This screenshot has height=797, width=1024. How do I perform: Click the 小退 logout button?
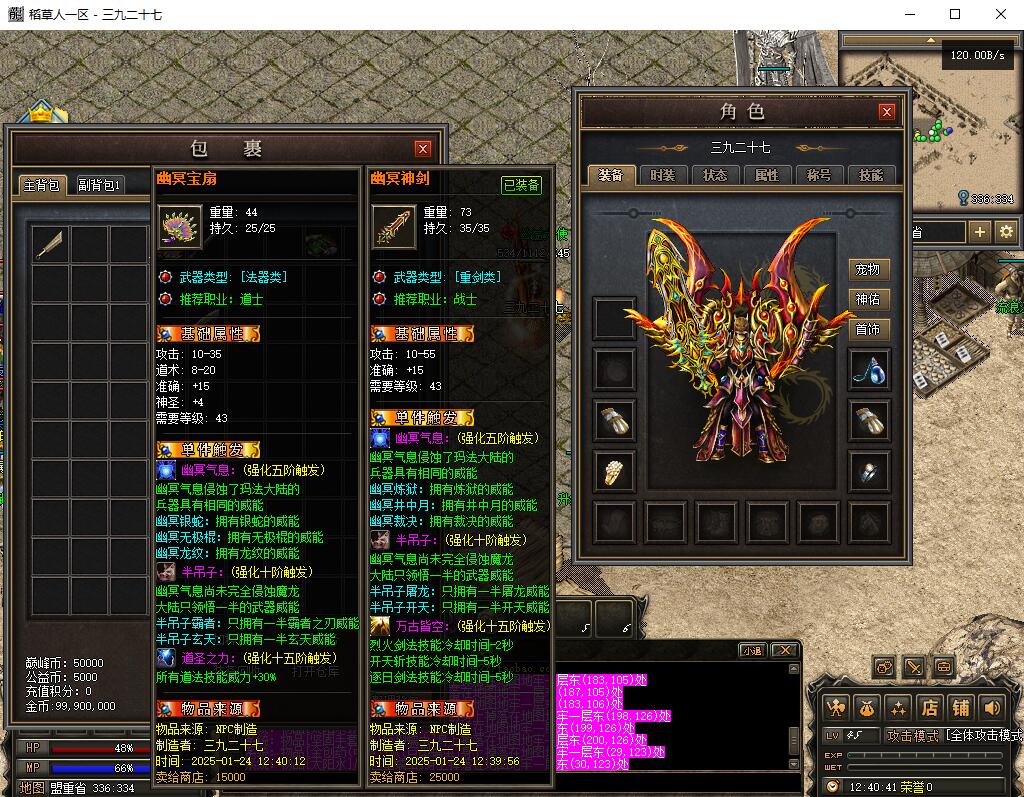point(752,650)
